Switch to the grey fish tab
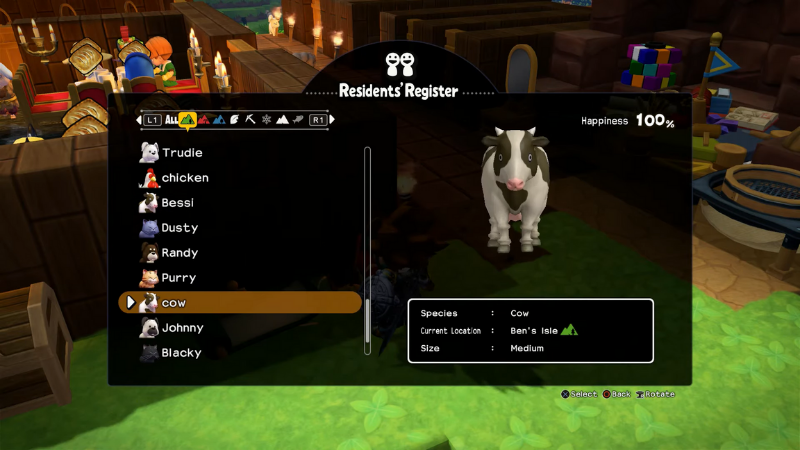Screen dimensions: 800x450 pyautogui.click(x=298, y=120)
